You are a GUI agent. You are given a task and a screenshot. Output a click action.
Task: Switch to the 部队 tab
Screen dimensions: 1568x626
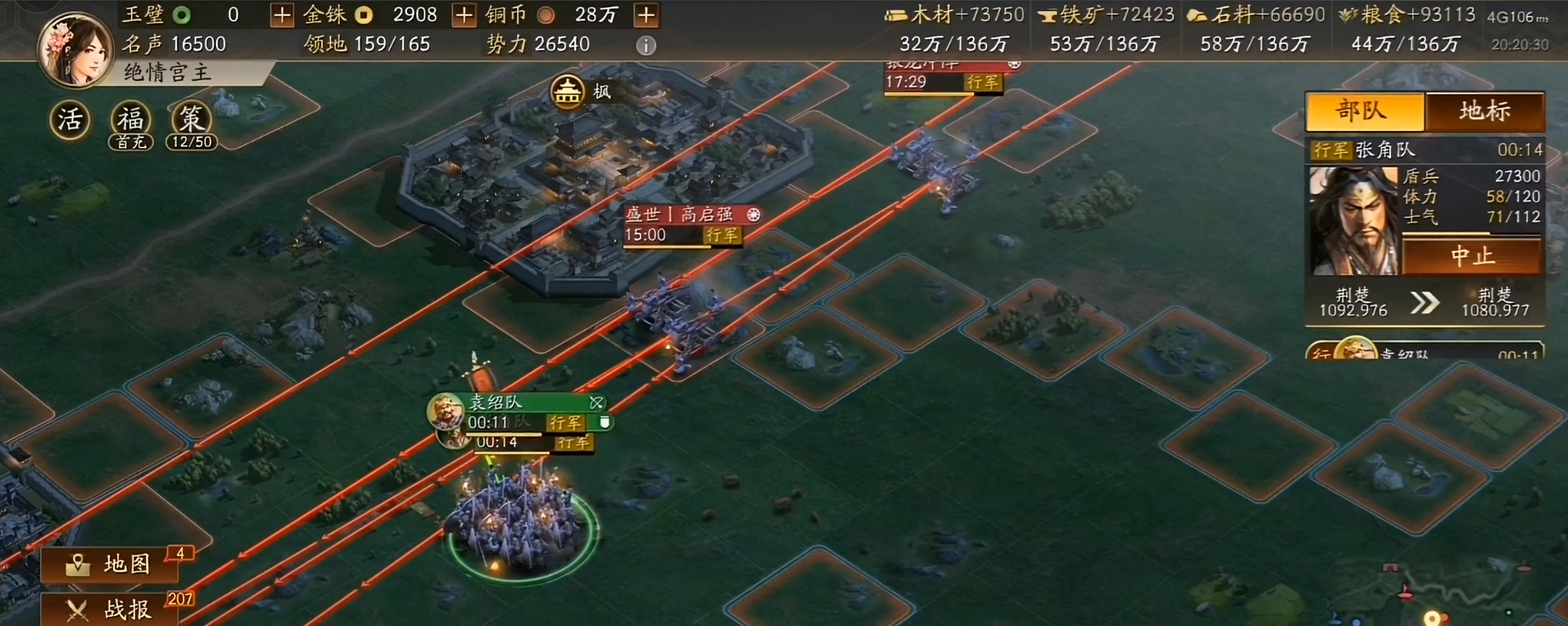click(1363, 111)
